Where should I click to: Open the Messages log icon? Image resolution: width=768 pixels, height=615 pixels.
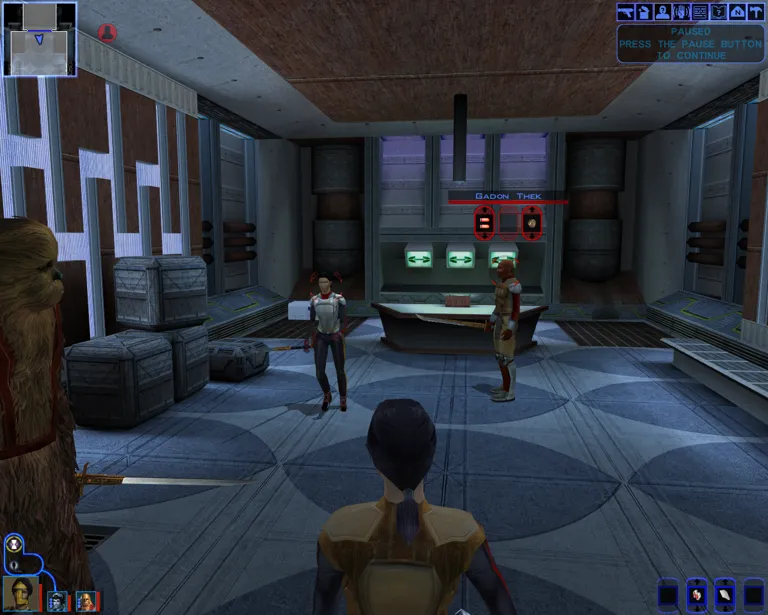coord(700,12)
